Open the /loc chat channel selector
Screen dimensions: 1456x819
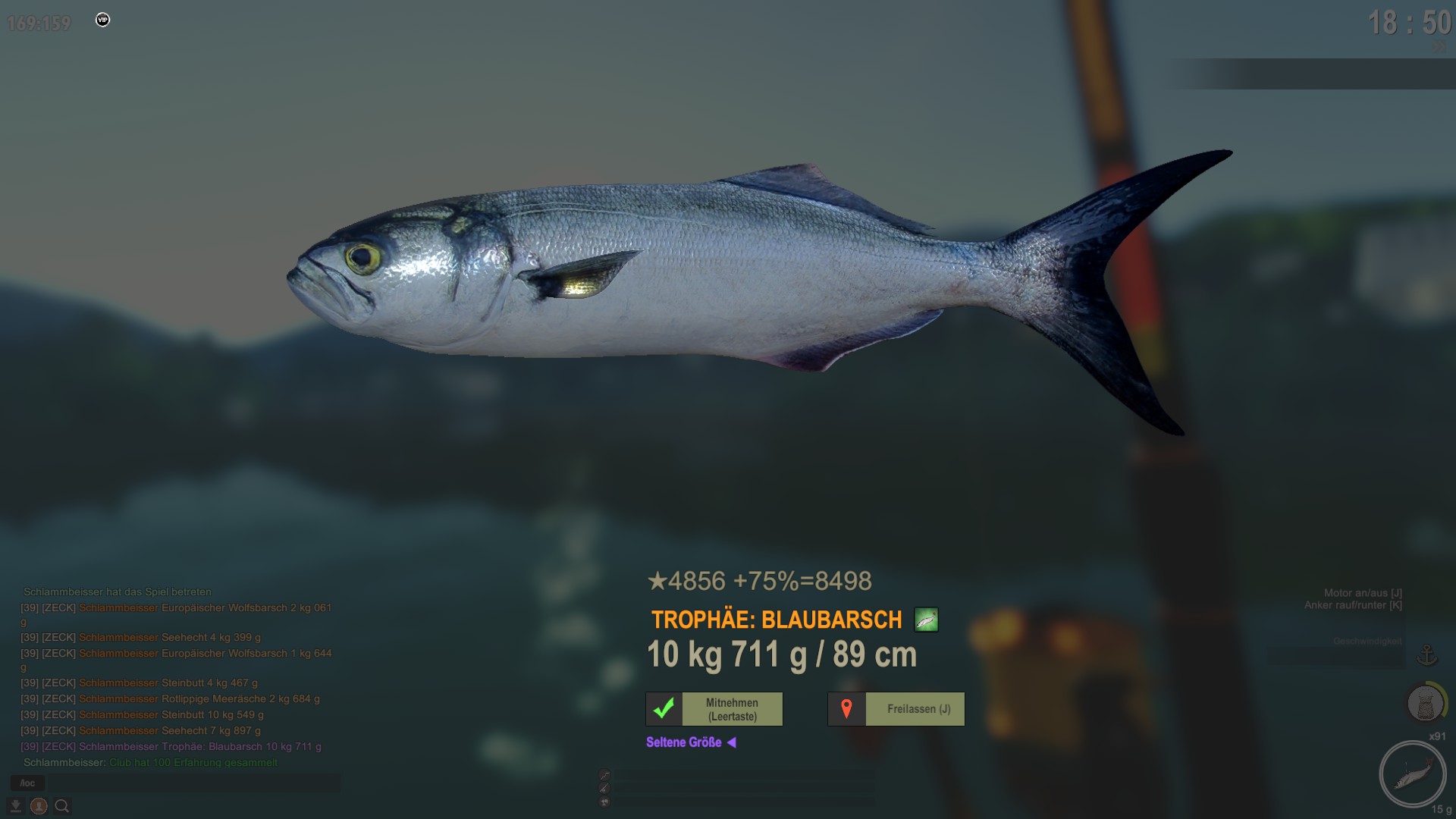point(27,783)
